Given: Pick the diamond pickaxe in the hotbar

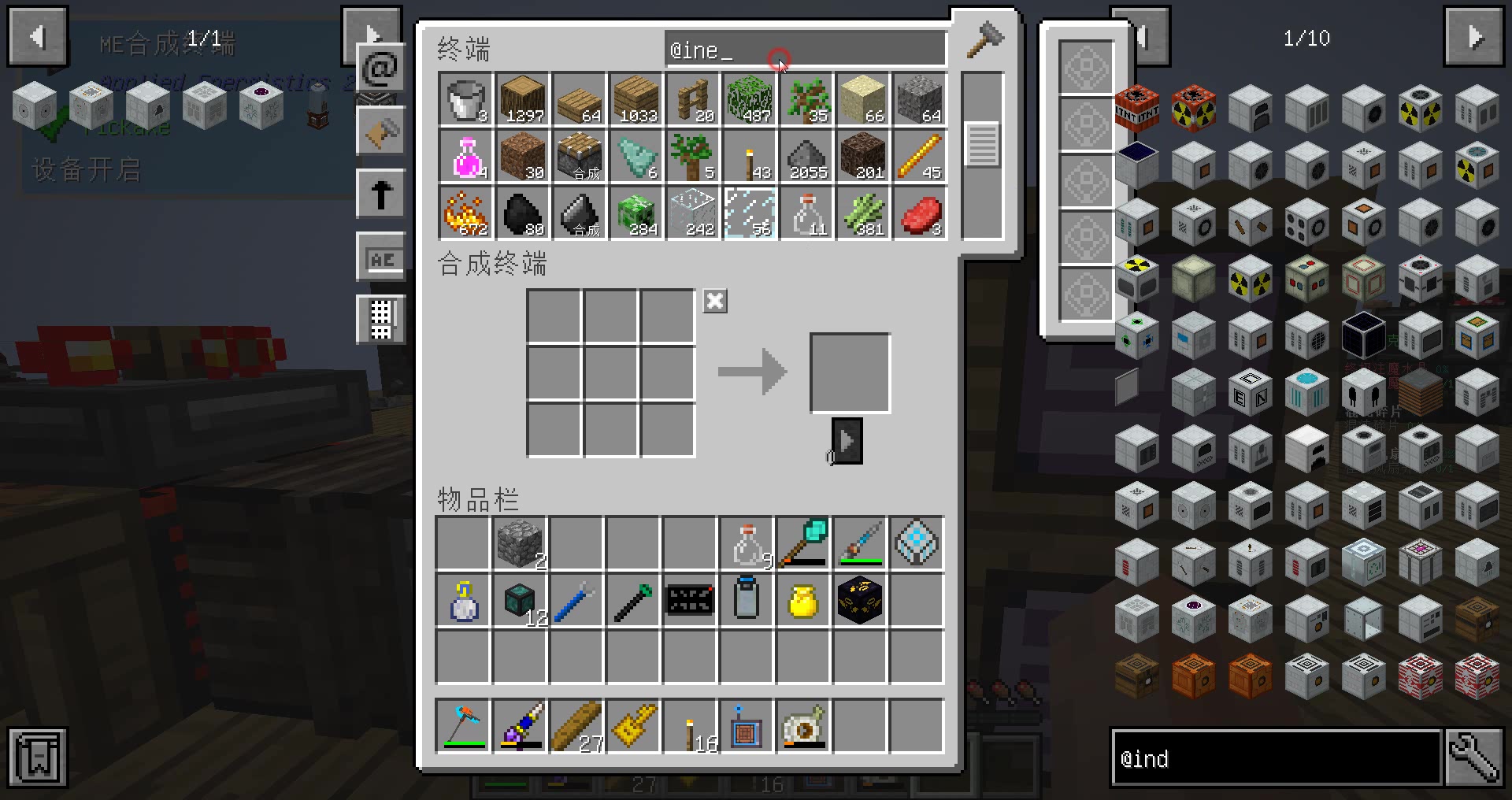Looking at the screenshot, I should pos(465,725).
